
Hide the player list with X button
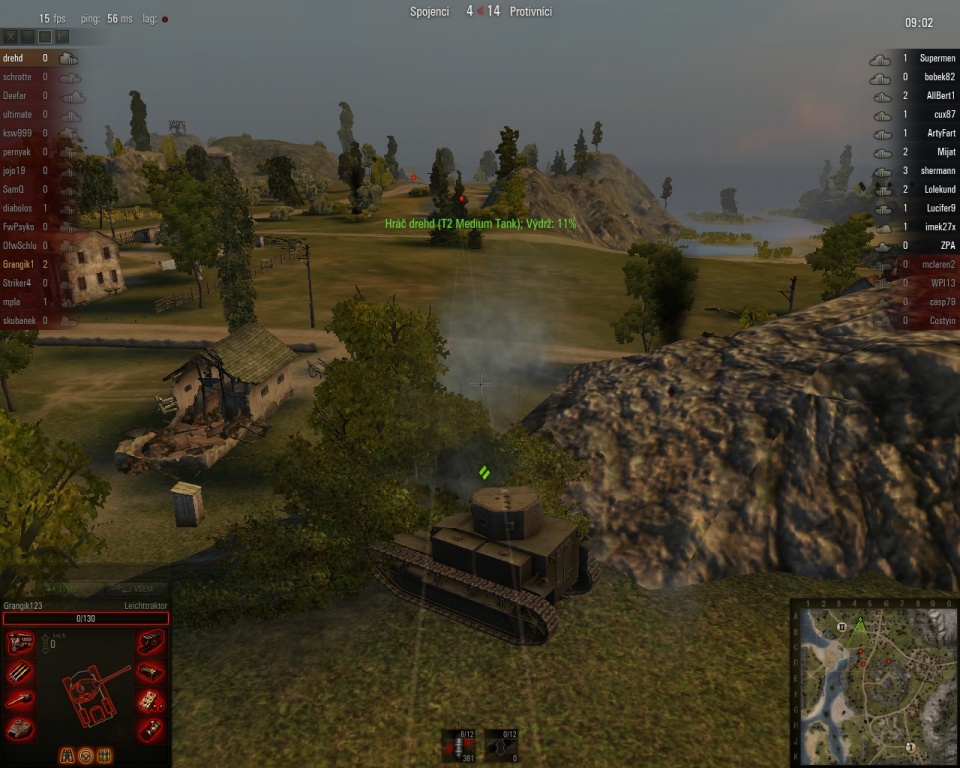click(11, 36)
